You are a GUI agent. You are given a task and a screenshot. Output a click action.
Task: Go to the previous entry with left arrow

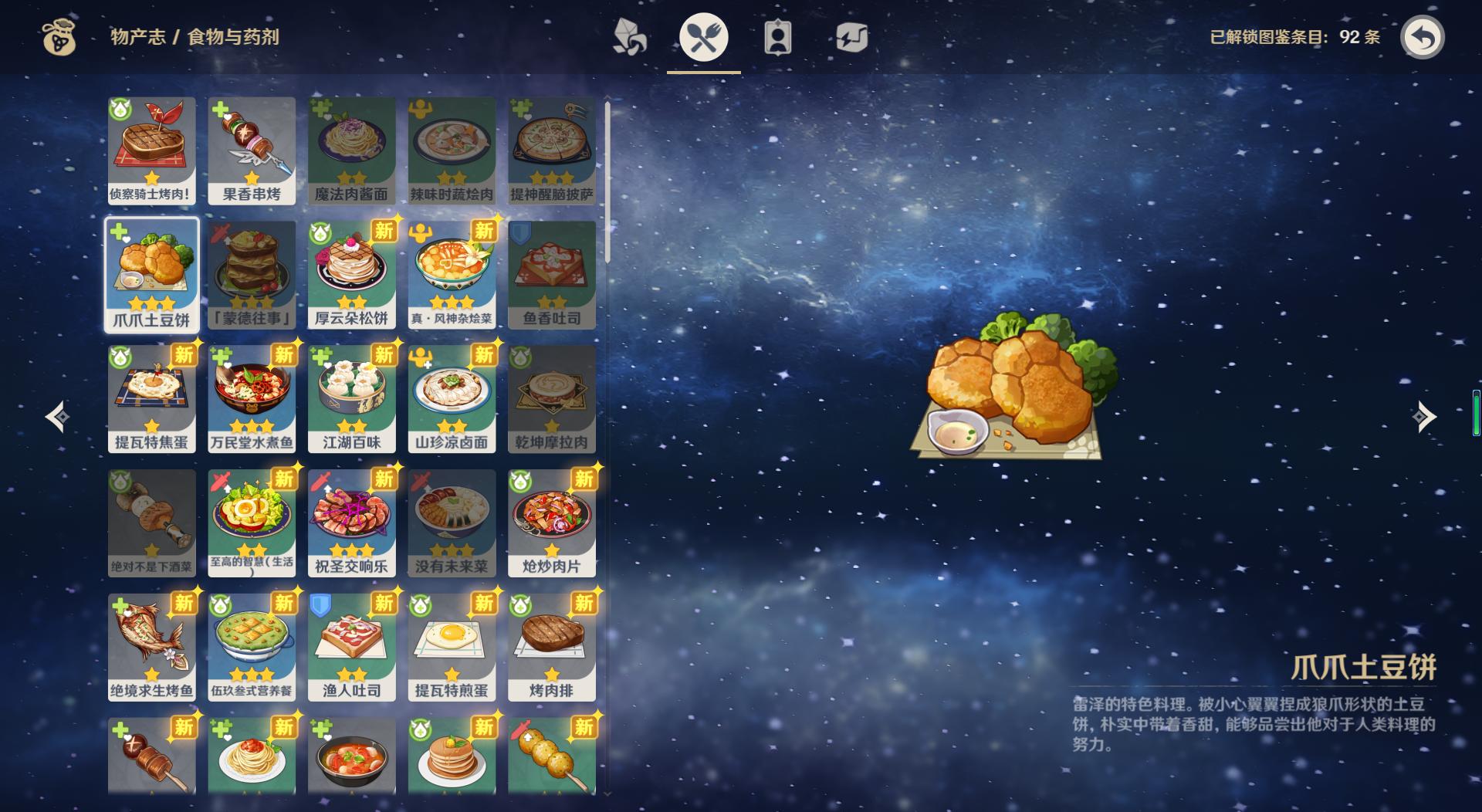point(58,417)
